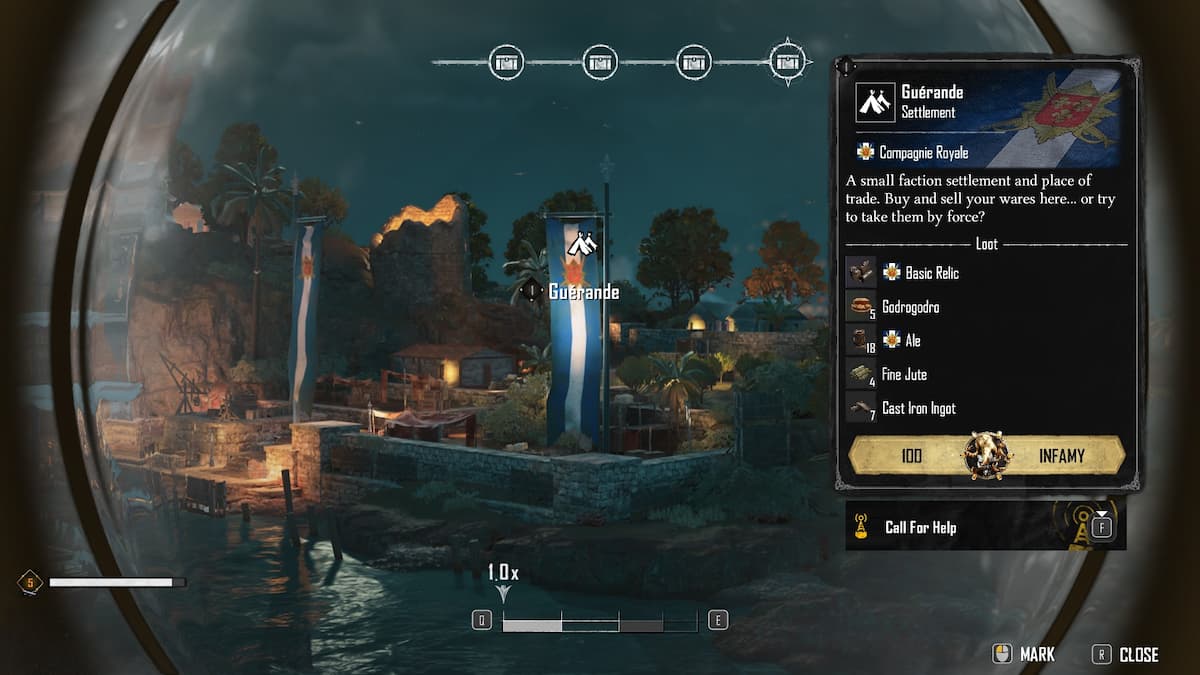Click the Mark action at the bottom
Image resolution: width=1200 pixels, height=675 pixels.
coord(1023,655)
